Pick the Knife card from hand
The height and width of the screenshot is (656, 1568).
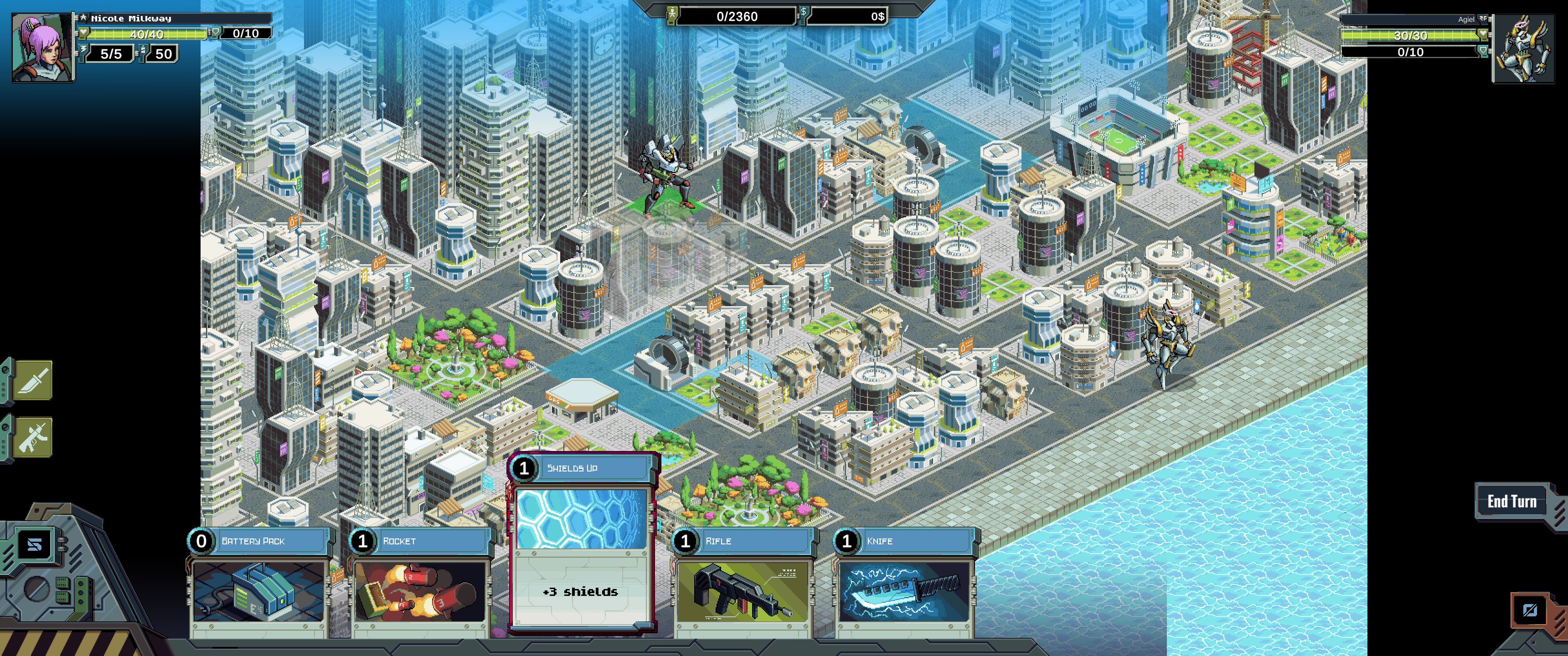point(904,584)
